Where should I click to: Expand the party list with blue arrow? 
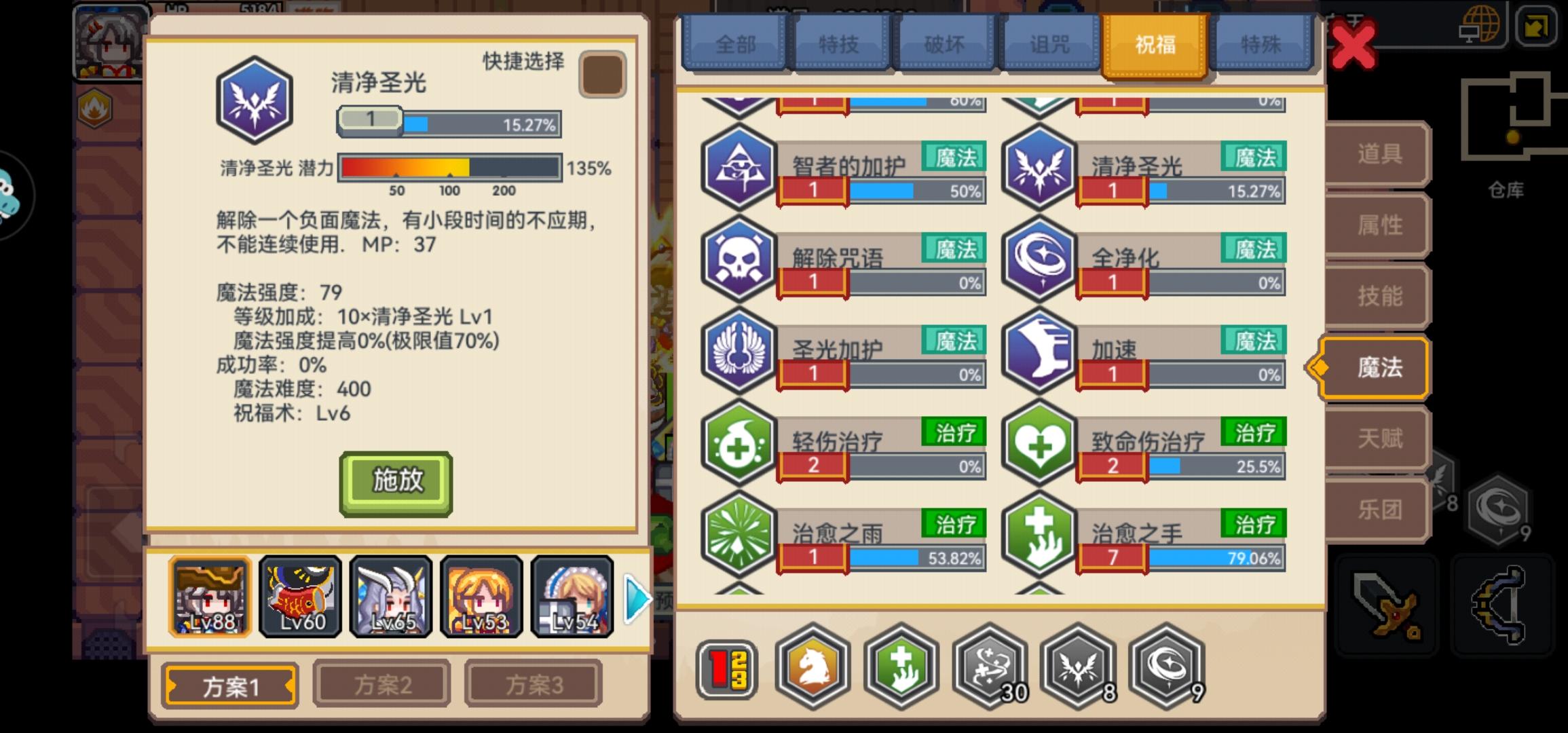tap(635, 599)
